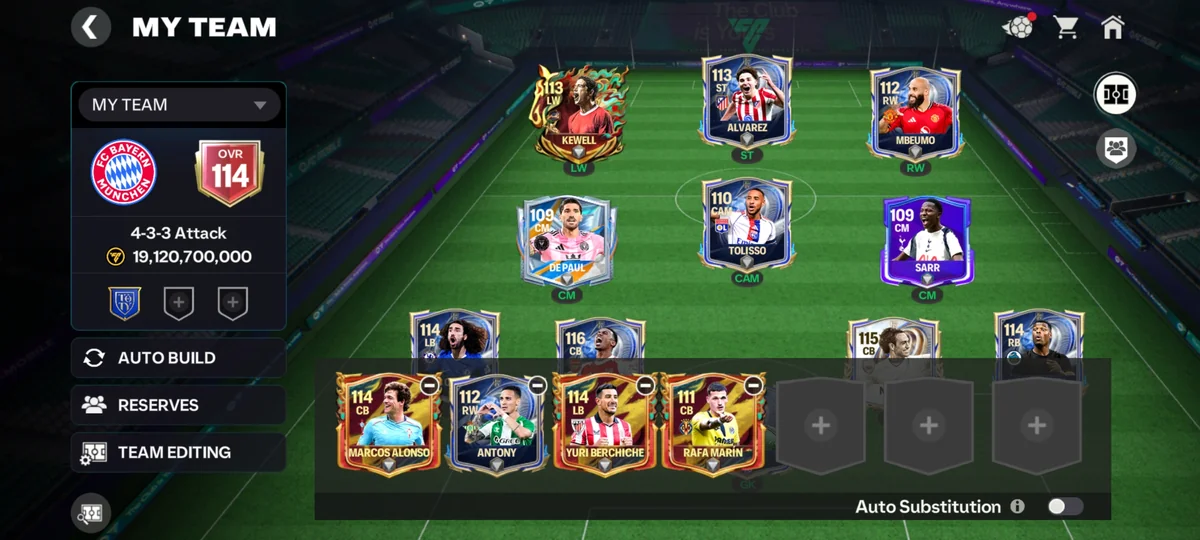Choose the Yuri Berchiche bench card
Image resolution: width=1200 pixels, height=540 pixels.
click(604, 424)
